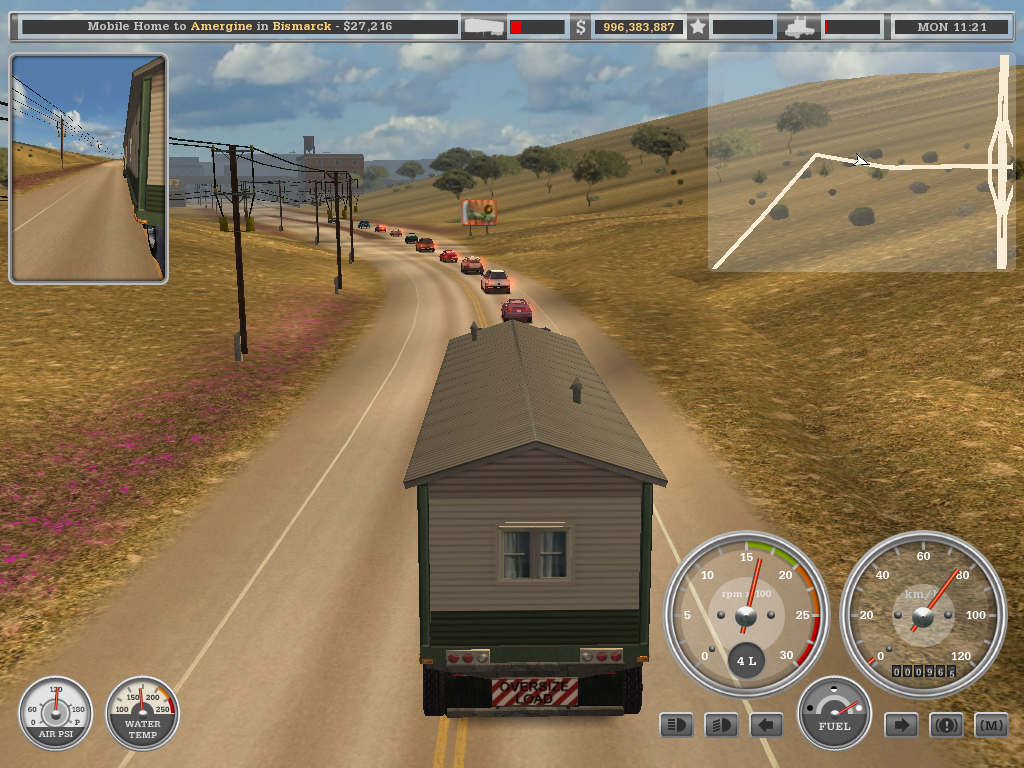Open the route map overlay
The width and height of the screenshot is (1024, 768).
point(861,162)
